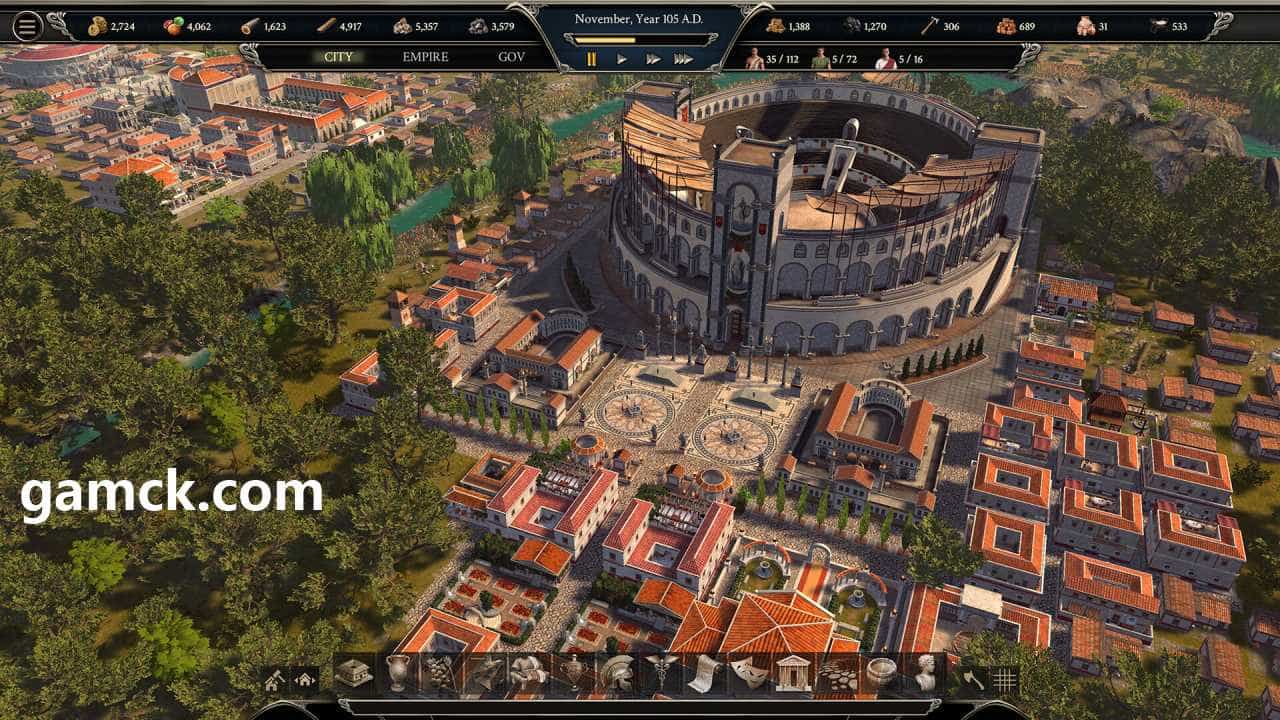Set game speed to fastest
Image resolution: width=1280 pixels, height=720 pixels.
pyautogui.click(x=683, y=60)
